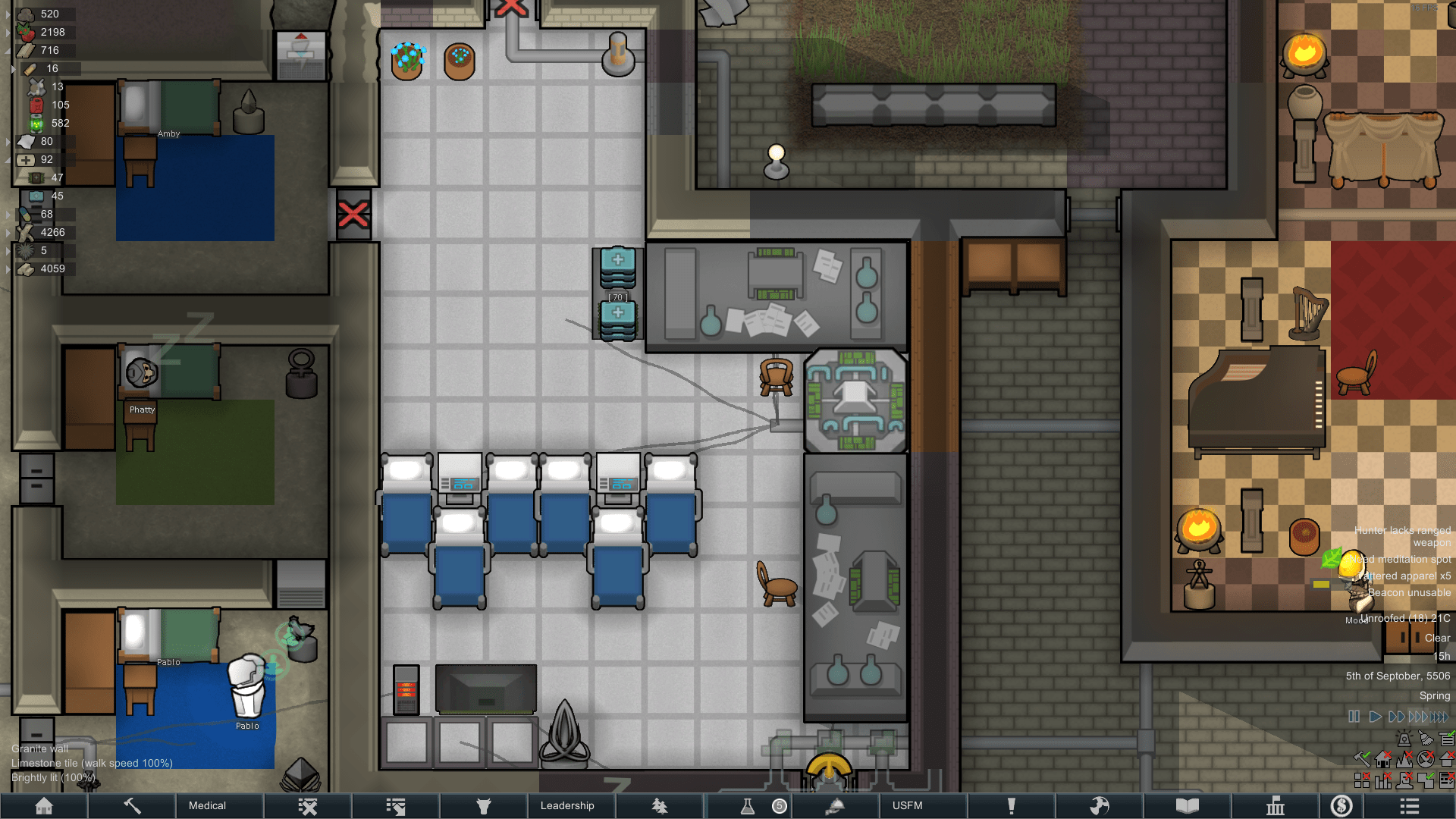The image size is (1456, 819).
Task: Toggle auto rebuild with the checkmarked hammer icon
Action: point(1363,758)
